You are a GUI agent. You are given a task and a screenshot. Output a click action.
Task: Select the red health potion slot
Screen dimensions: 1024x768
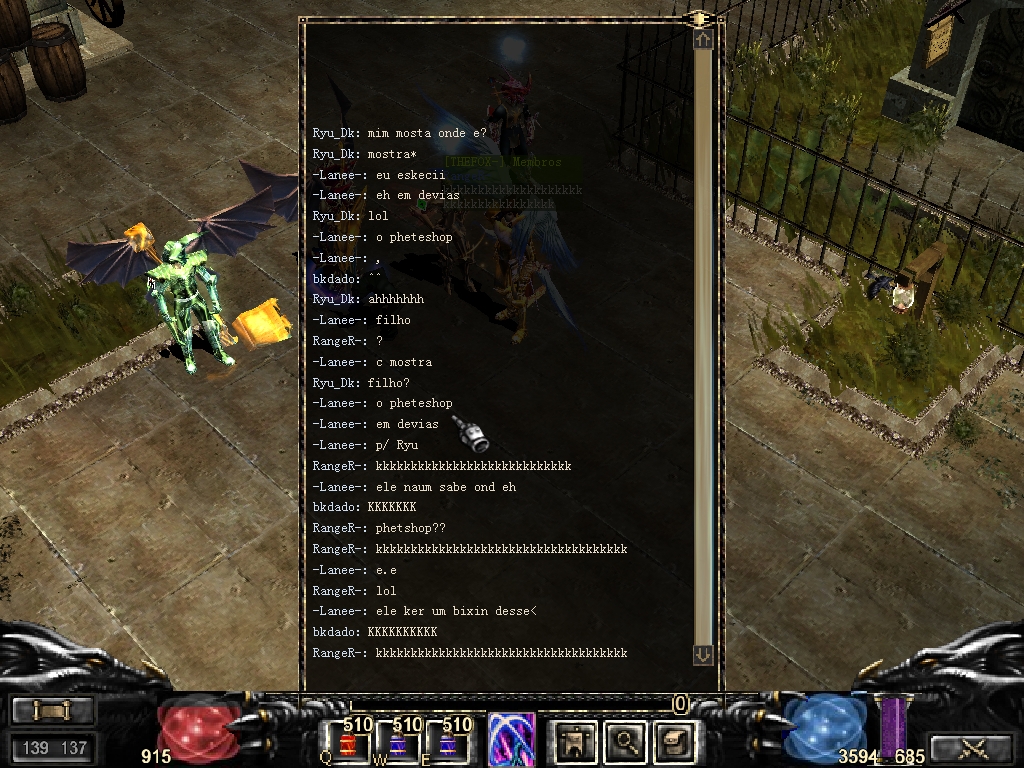[349, 744]
